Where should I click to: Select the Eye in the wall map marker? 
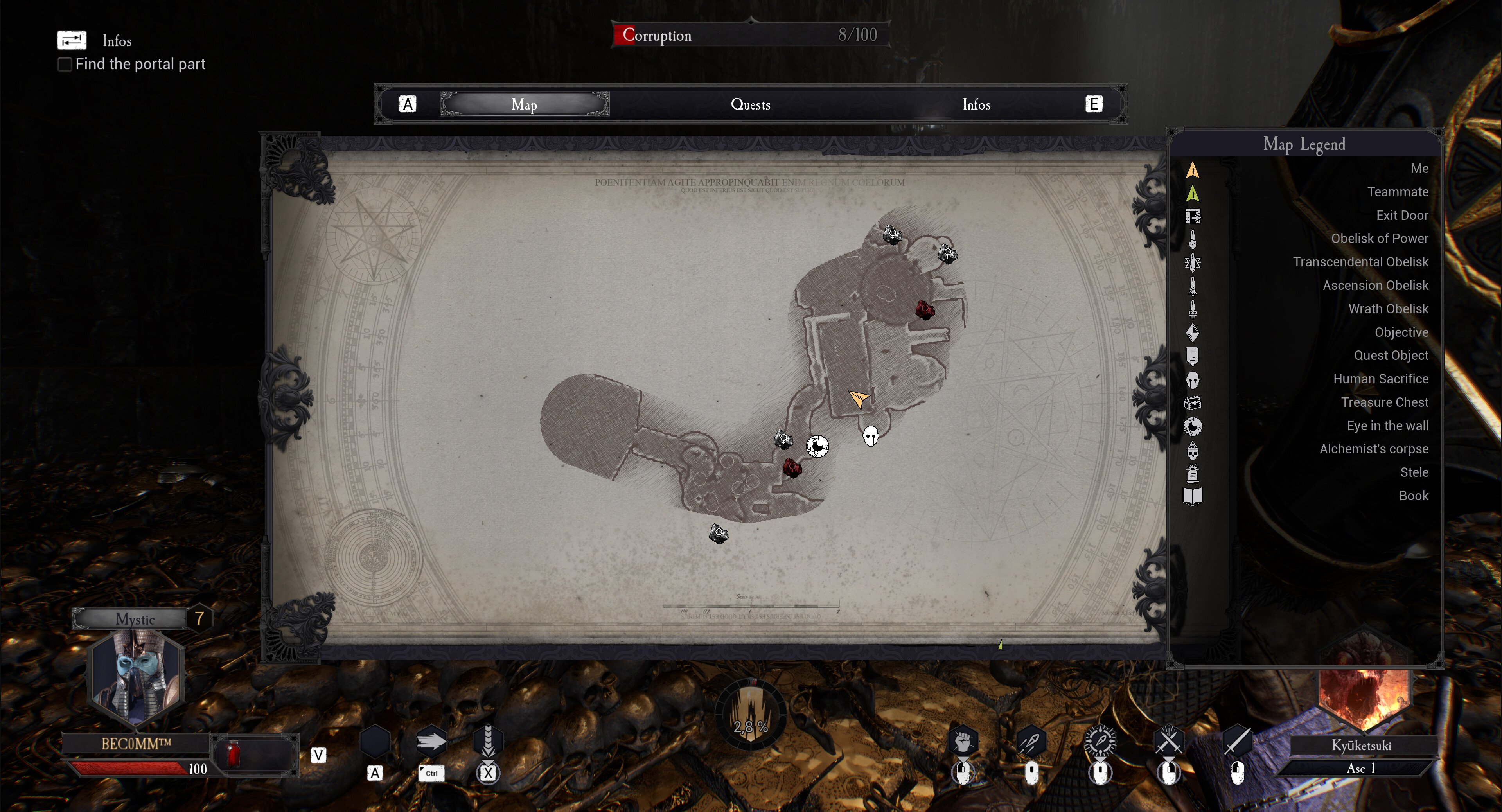pyautogui.click(x=817, y=447)
